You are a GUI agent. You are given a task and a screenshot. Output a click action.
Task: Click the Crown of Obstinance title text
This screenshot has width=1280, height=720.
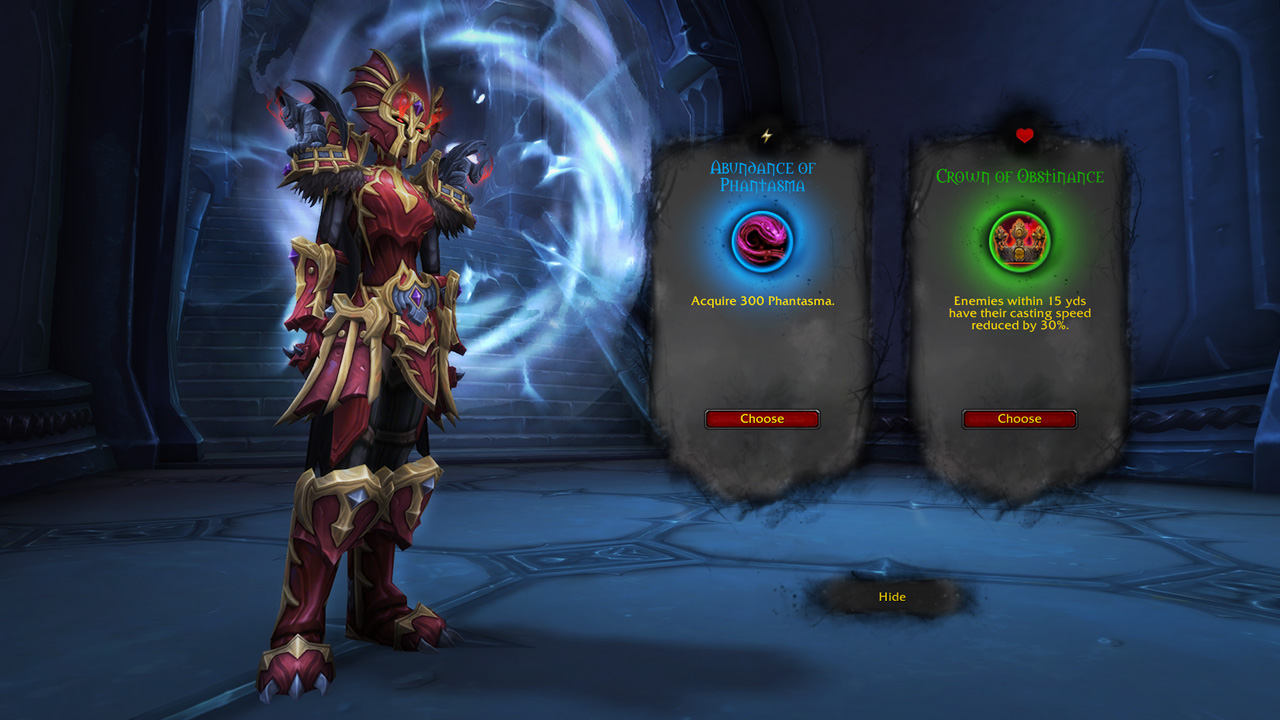tap(1020, 175)
